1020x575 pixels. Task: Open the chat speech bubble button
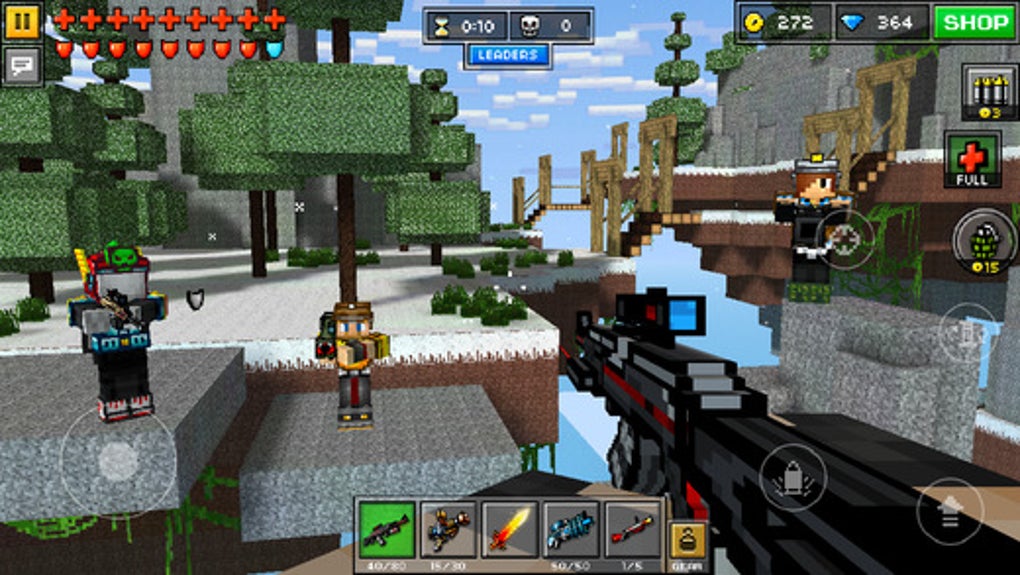pos(22,66)
